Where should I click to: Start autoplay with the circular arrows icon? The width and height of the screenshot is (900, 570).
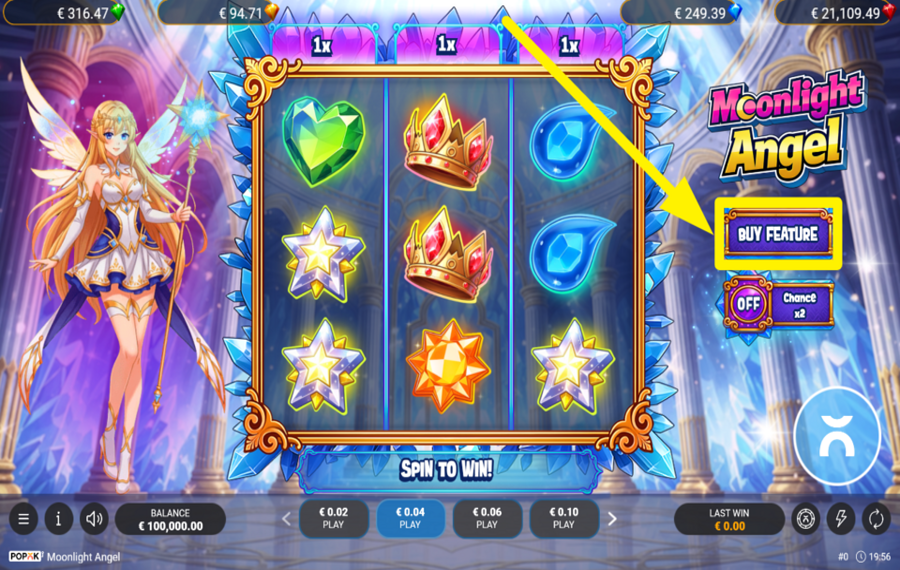click(x=875, y=519)
